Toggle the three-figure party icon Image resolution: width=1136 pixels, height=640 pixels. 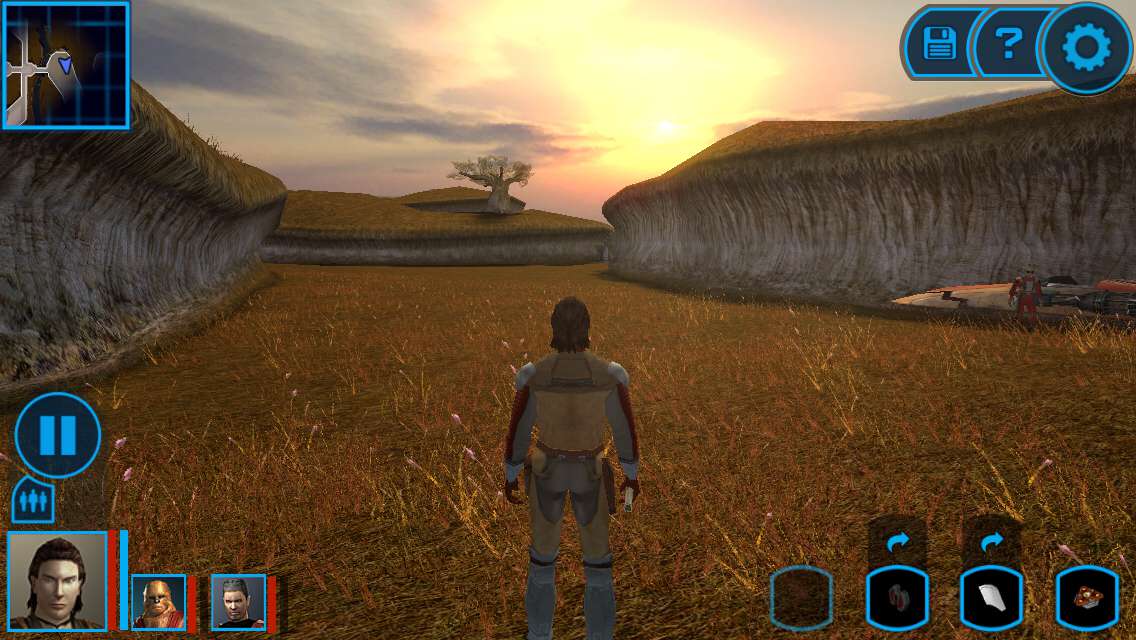pyautogui.click(x=32, y=500)
